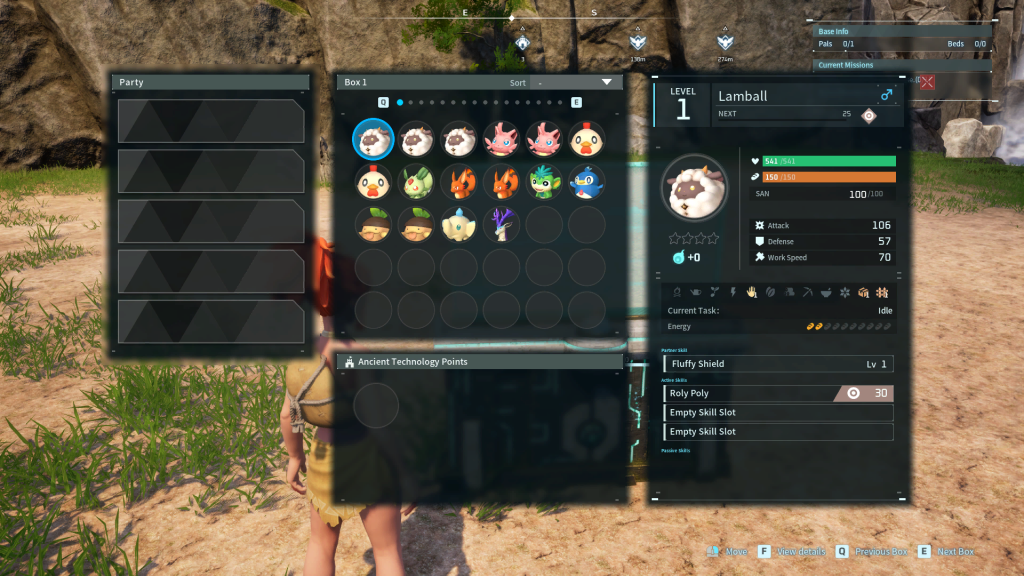Choose the Teafant elephant pal

[459, 225]
